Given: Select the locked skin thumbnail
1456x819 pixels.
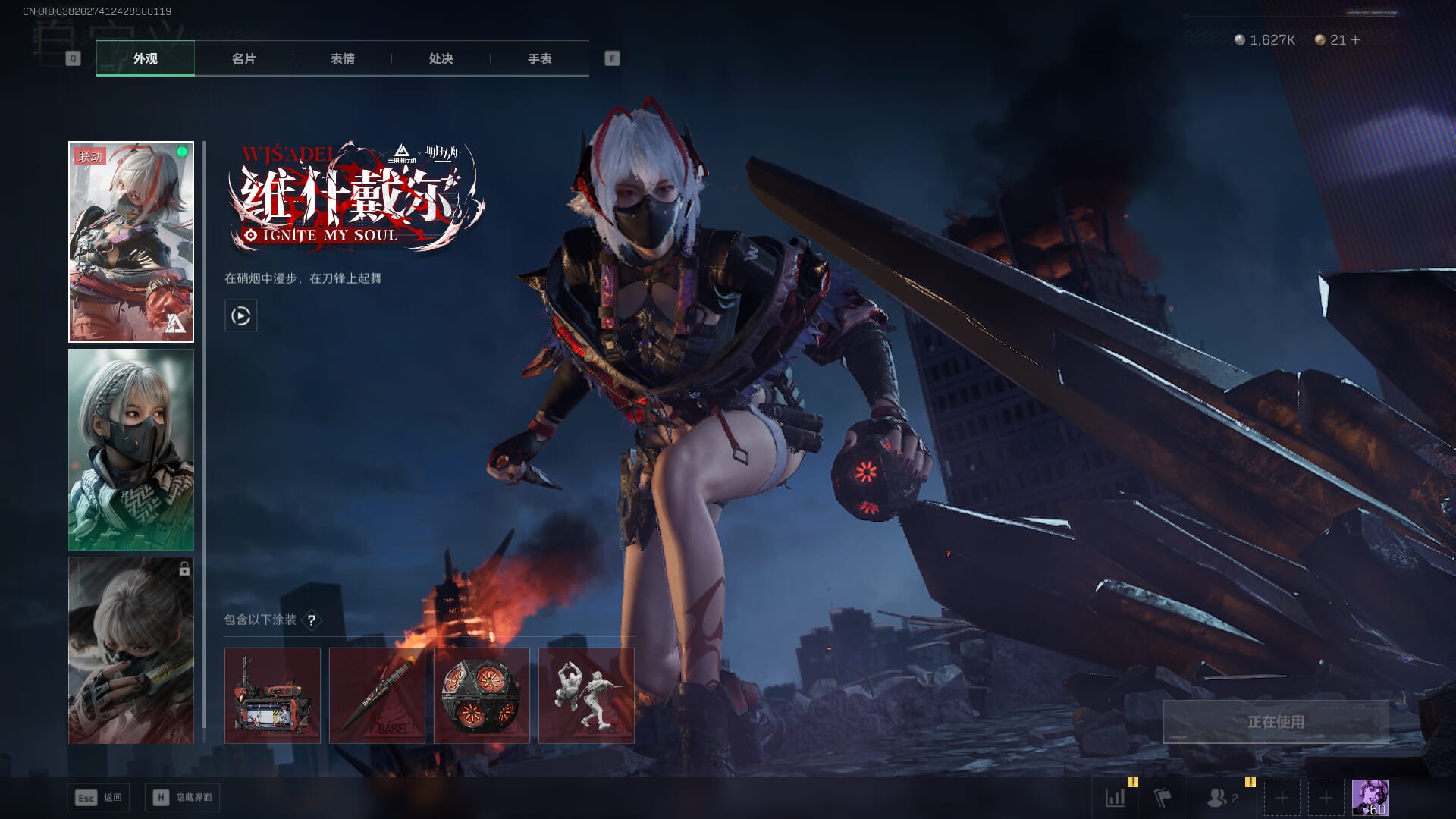Looking at the screenshot, I should point(131,651).
